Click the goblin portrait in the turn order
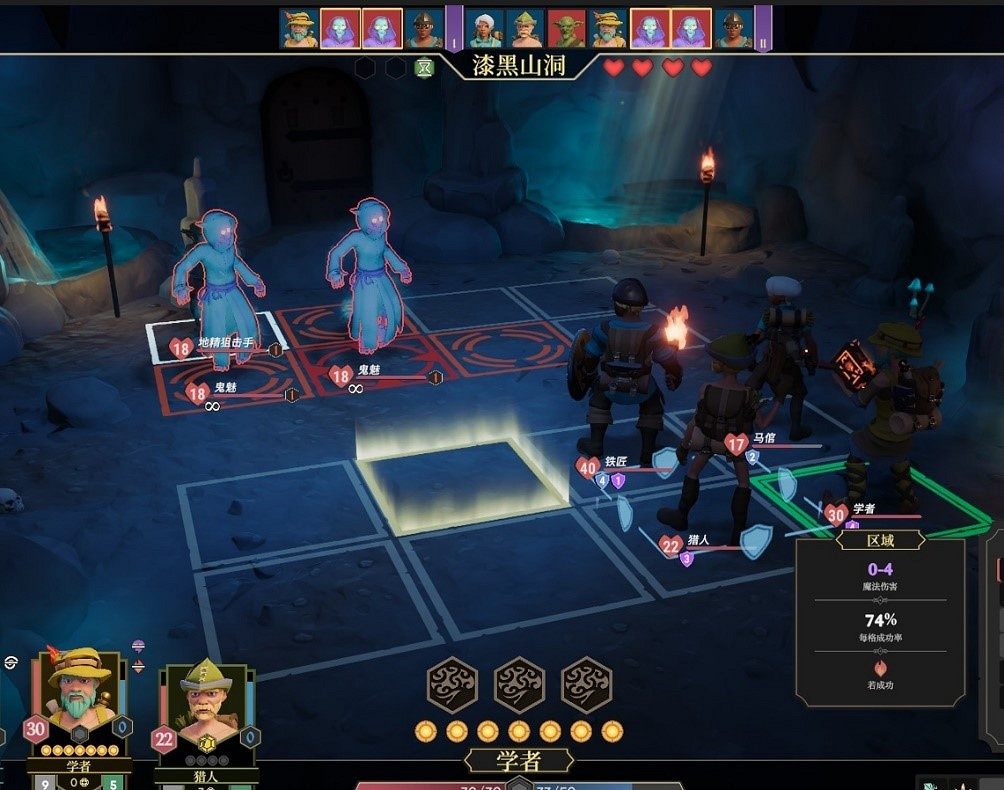 point(566,29)
